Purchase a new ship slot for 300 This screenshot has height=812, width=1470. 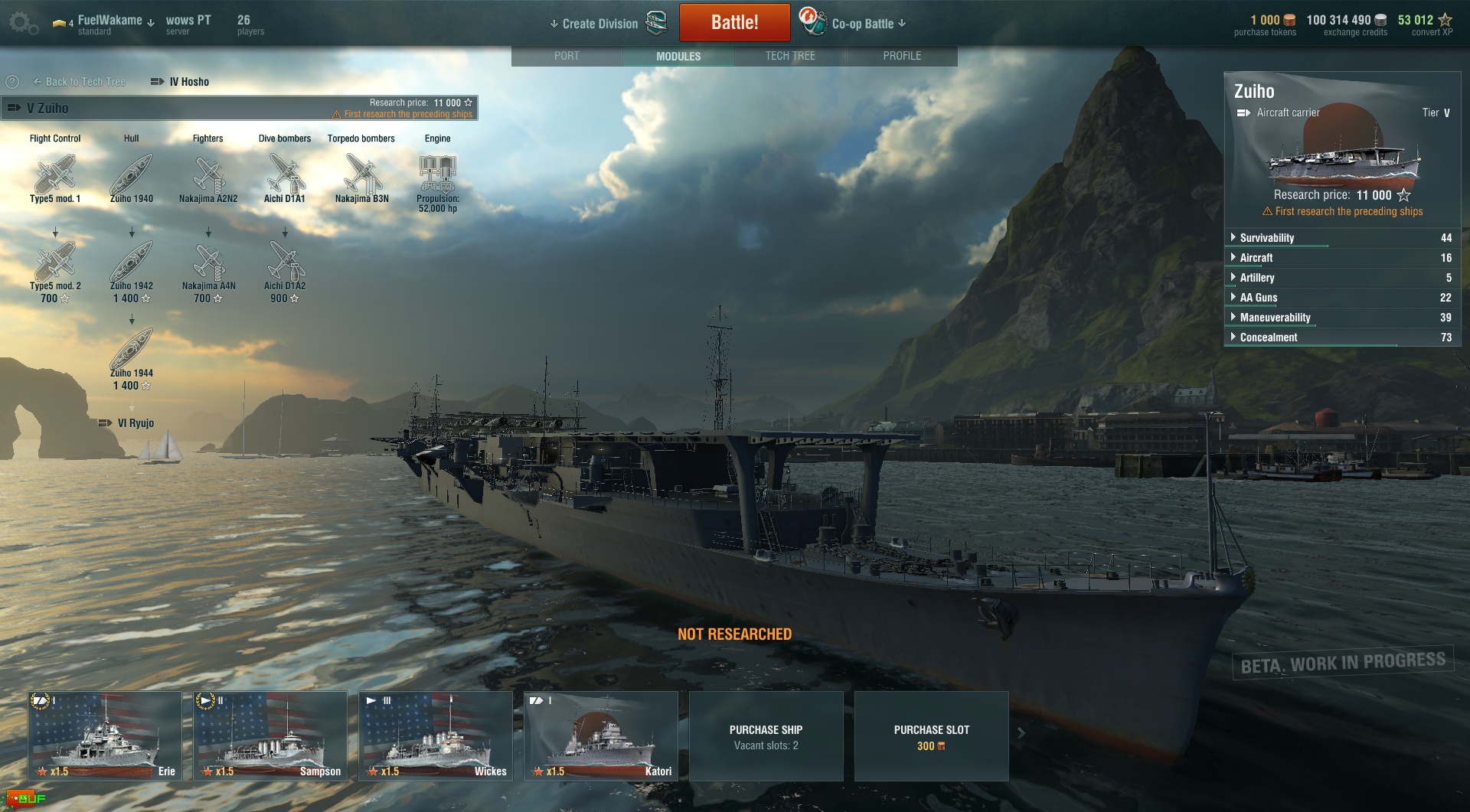coord(931,736)
